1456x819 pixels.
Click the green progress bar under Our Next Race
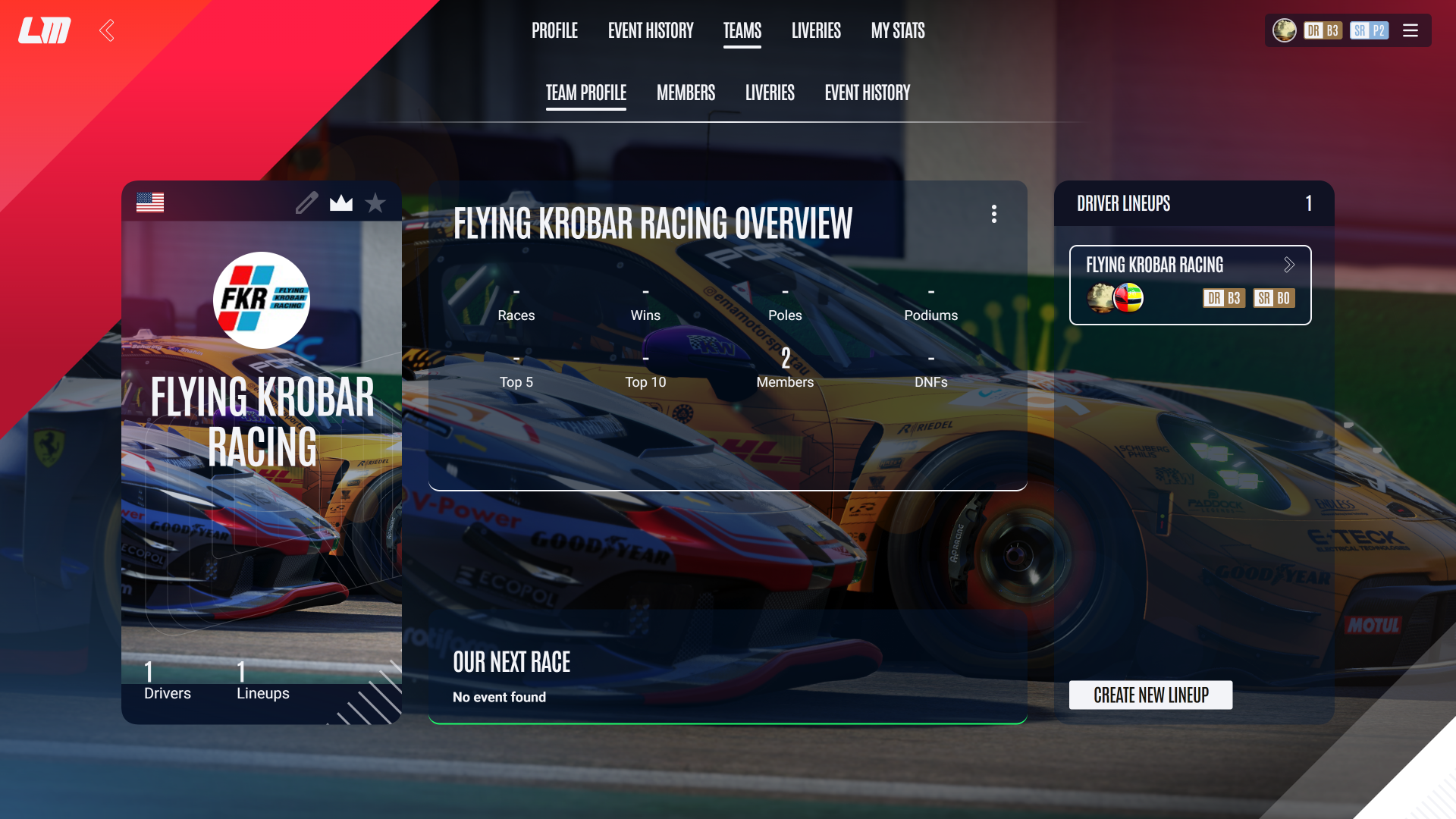728,723
